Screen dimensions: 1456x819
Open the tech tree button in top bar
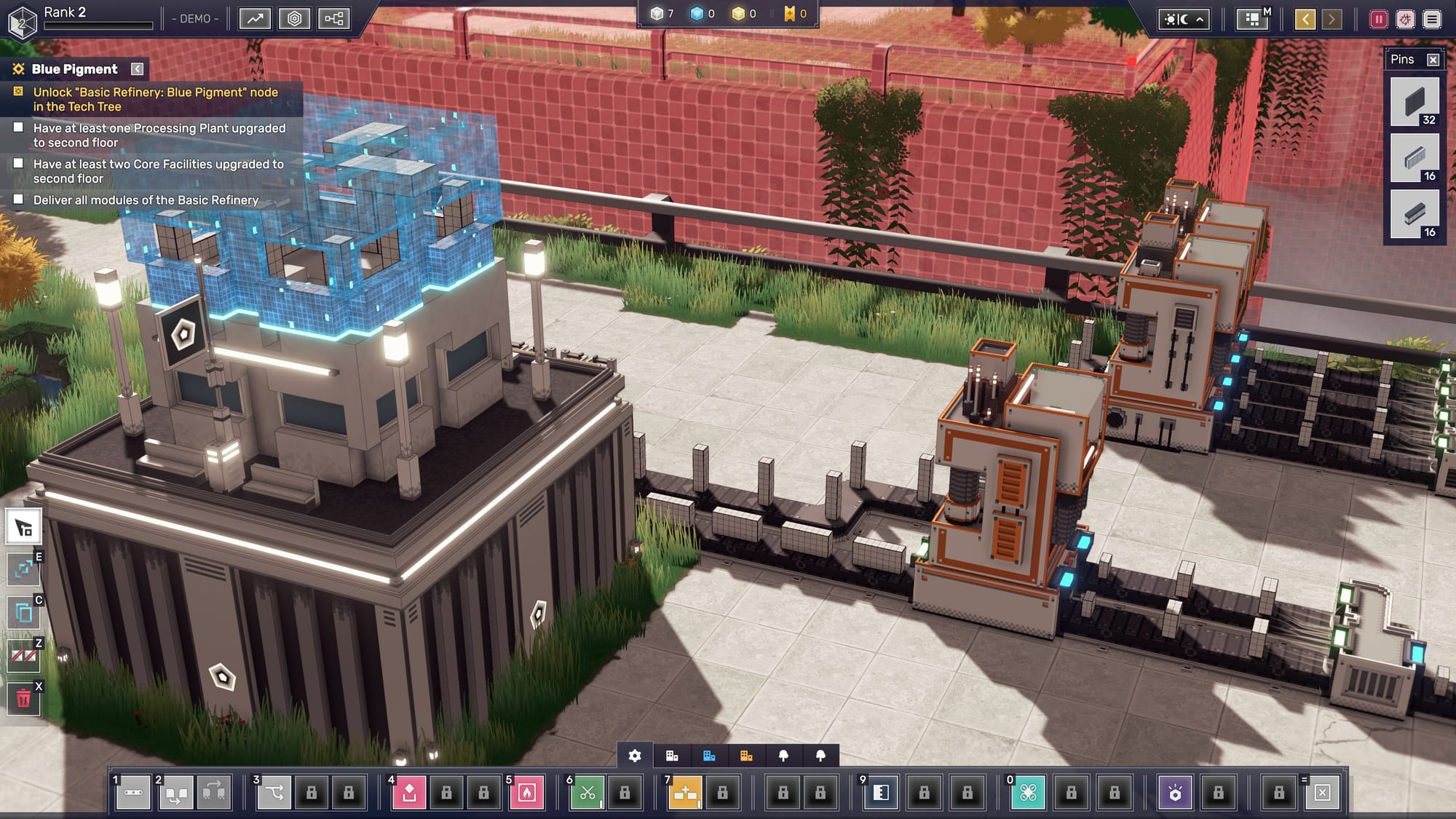(333, 19)
